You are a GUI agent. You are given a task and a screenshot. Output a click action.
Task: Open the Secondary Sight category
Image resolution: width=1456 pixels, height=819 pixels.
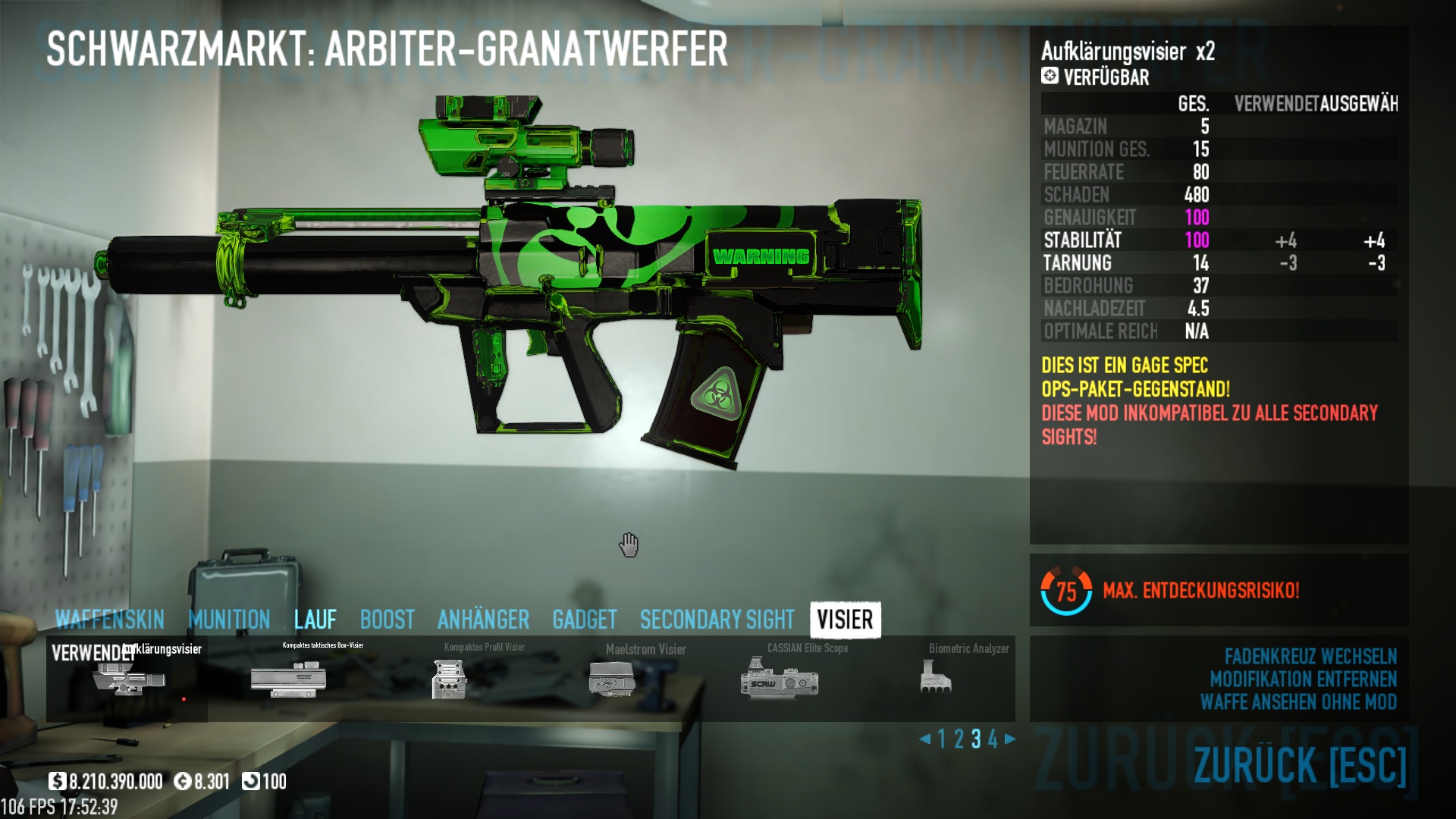tap(717, 620)
